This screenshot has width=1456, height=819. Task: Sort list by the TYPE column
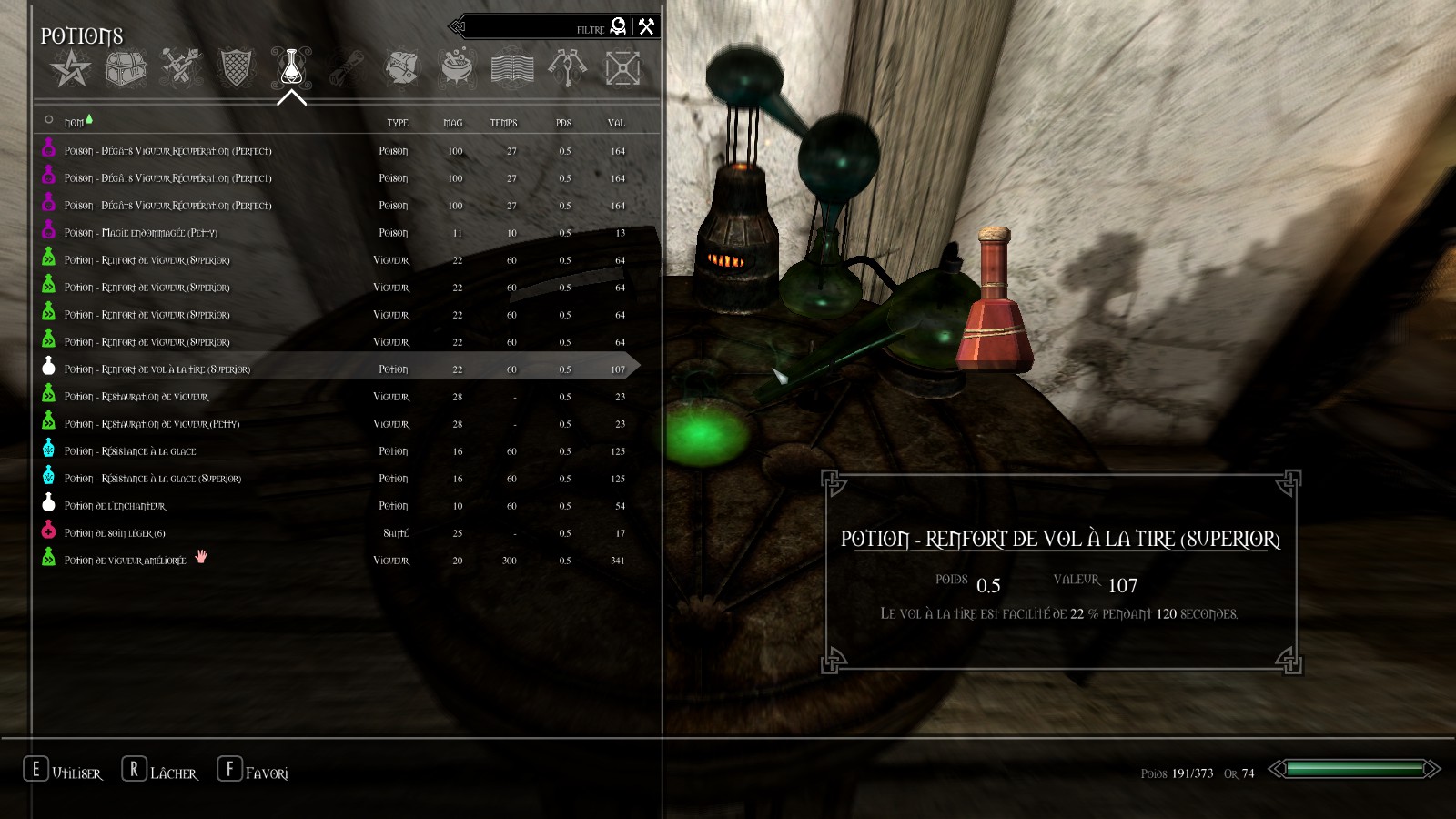point(398,123)
